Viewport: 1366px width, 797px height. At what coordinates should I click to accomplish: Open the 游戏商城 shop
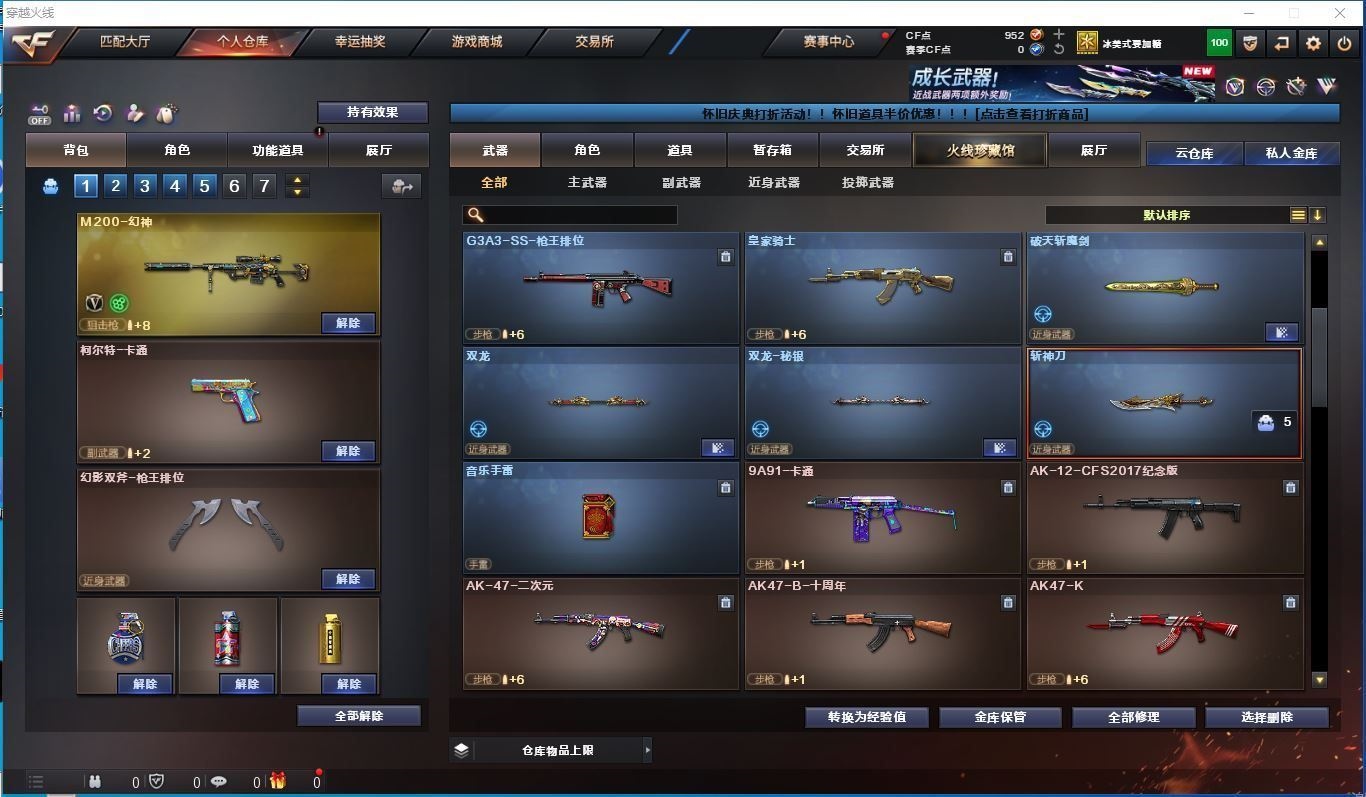[477, 42]
